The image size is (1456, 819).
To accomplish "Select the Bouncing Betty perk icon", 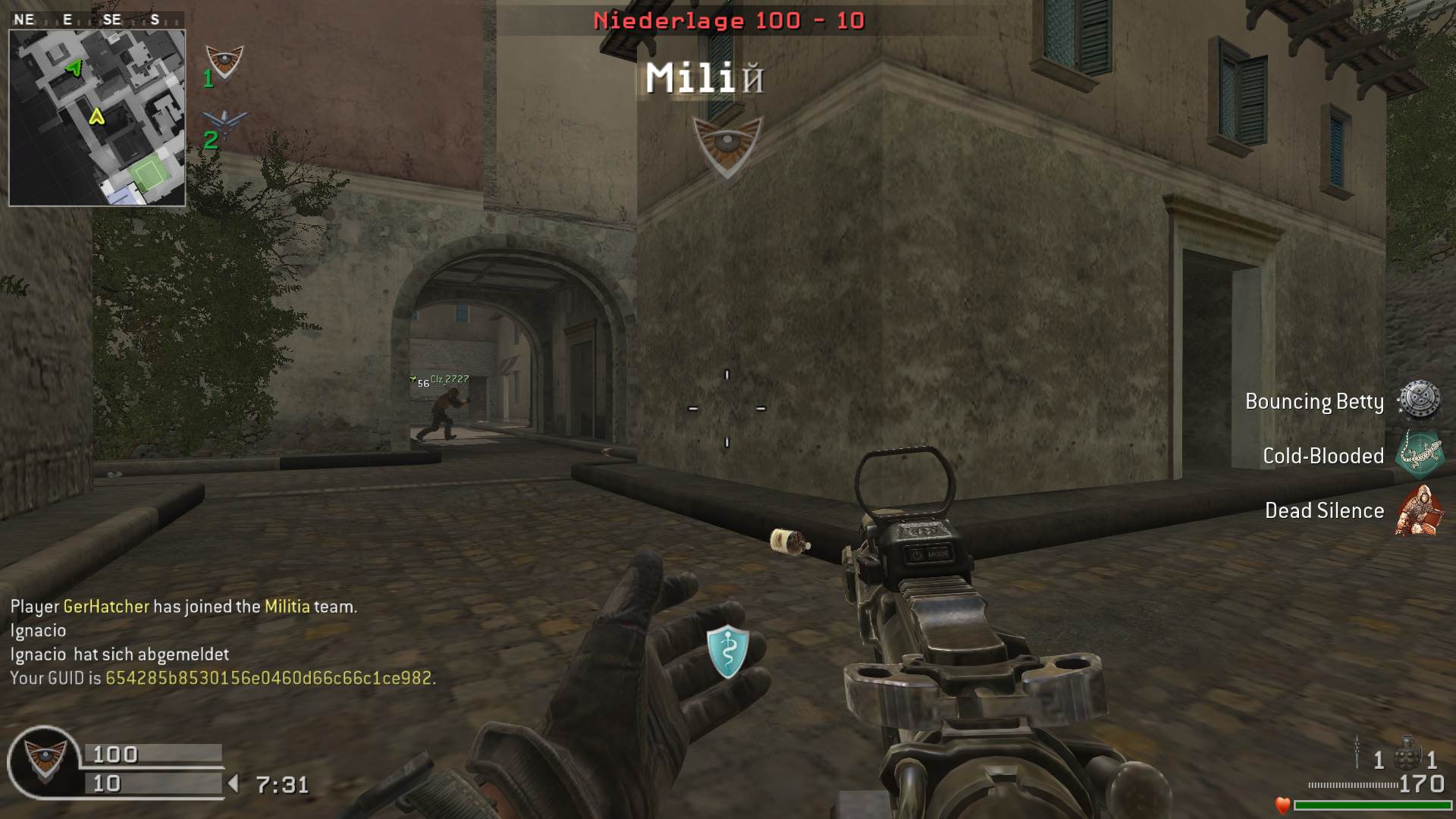I will click(x=1419, y=400).
